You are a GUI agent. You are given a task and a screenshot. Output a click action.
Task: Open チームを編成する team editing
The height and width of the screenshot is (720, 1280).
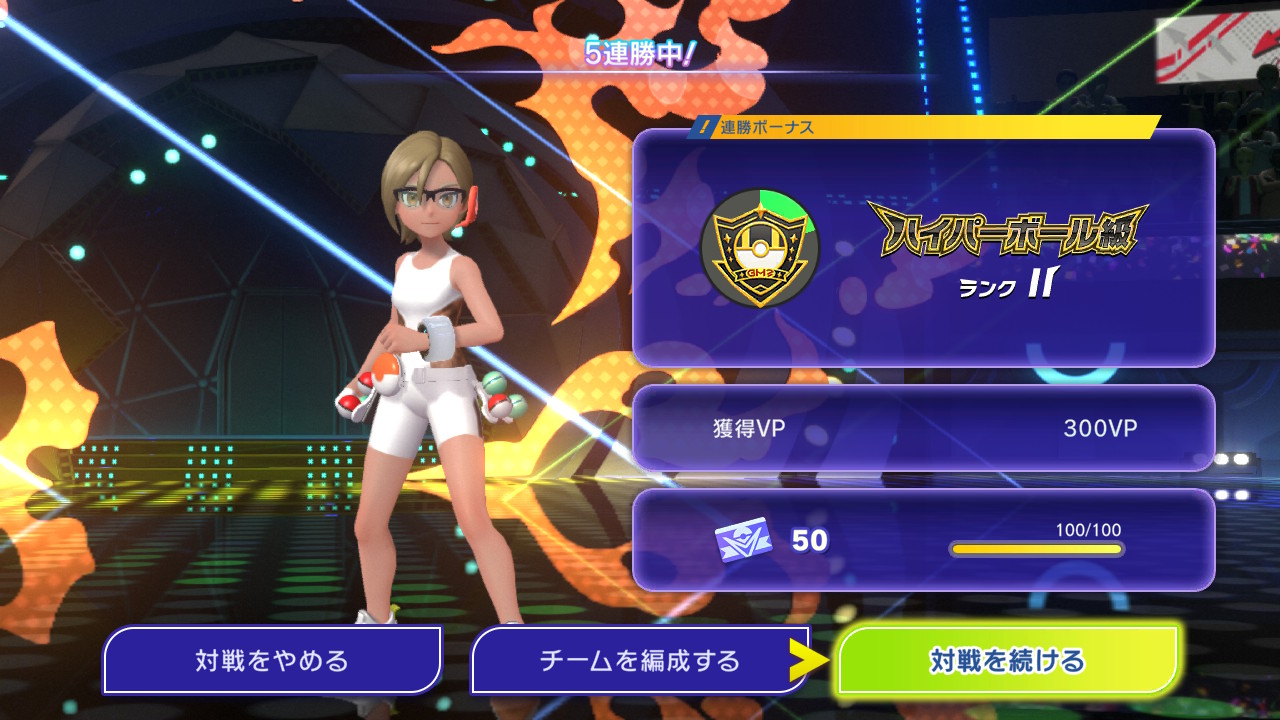640,660
